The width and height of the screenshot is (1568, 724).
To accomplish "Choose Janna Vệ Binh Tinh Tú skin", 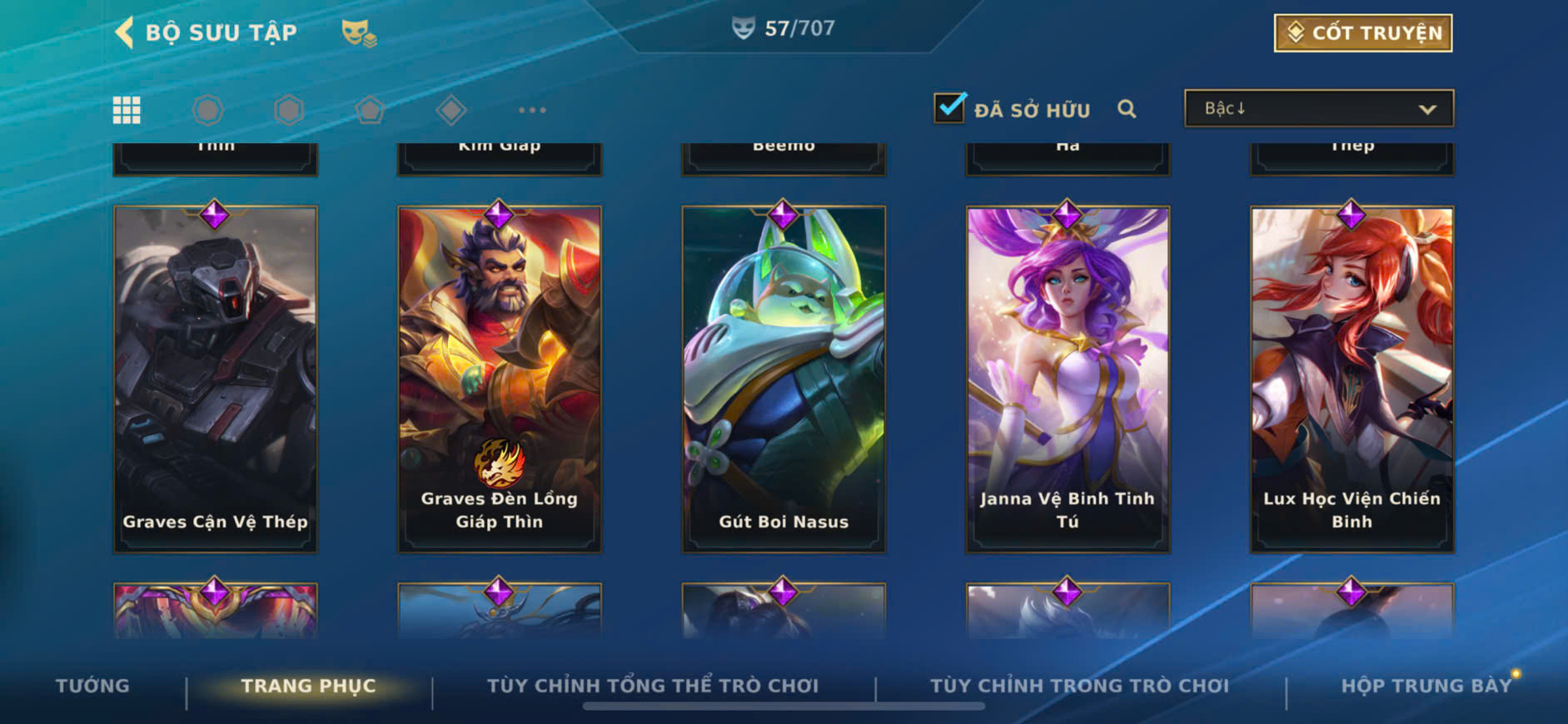I will 1068,379.
